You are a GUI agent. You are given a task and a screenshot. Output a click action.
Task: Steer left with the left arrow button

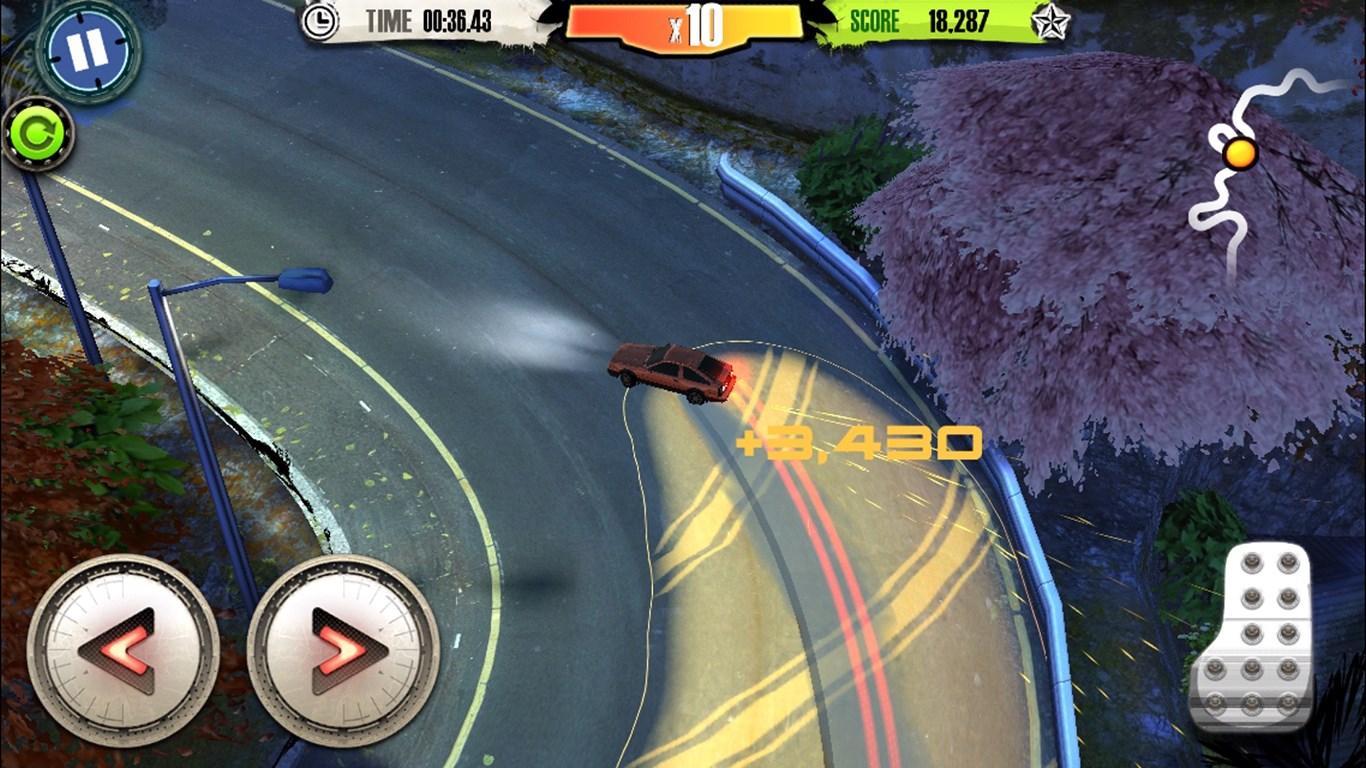point(122,649)
